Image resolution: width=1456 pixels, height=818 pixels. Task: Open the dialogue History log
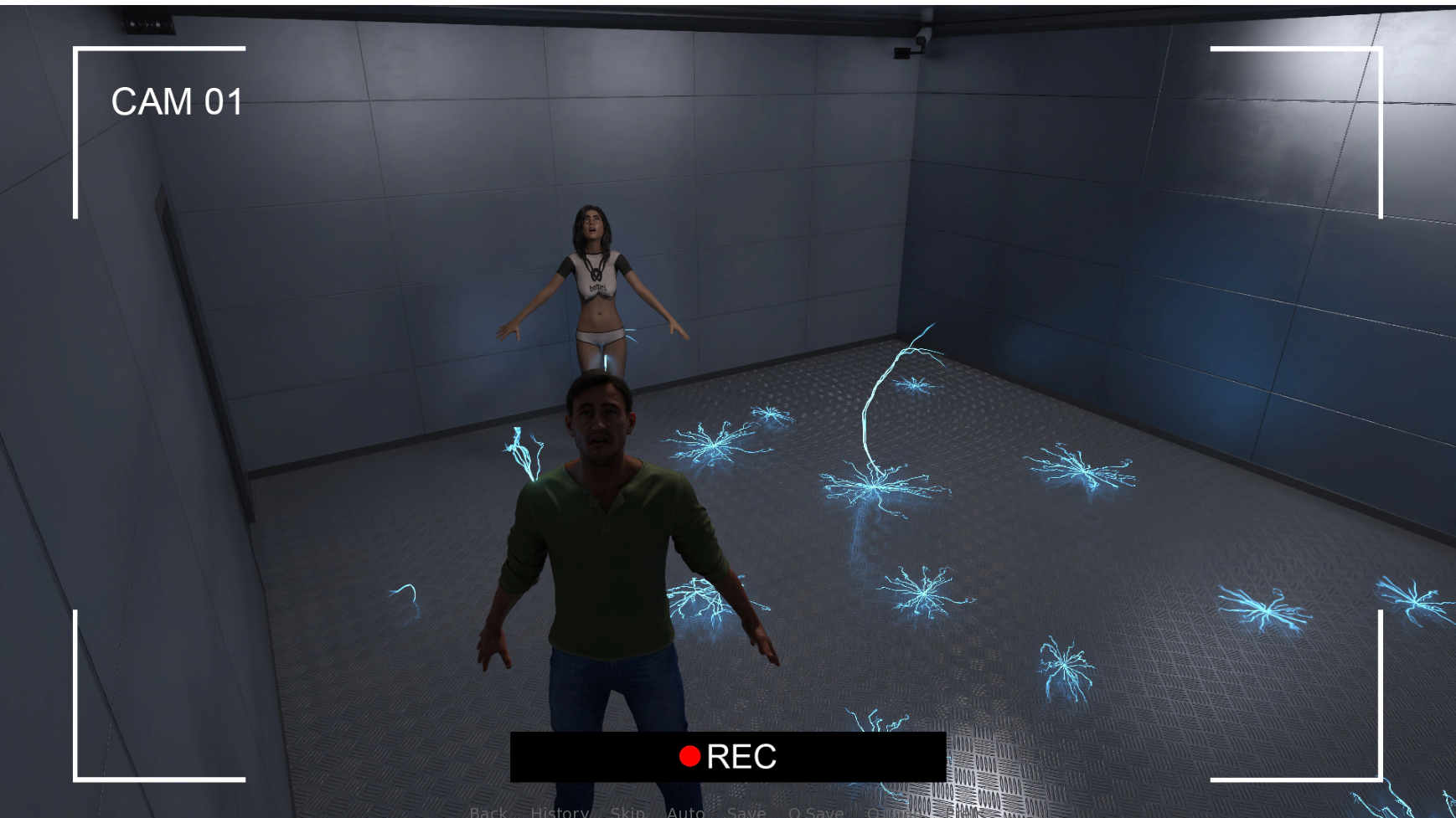(x=560, y=812)
